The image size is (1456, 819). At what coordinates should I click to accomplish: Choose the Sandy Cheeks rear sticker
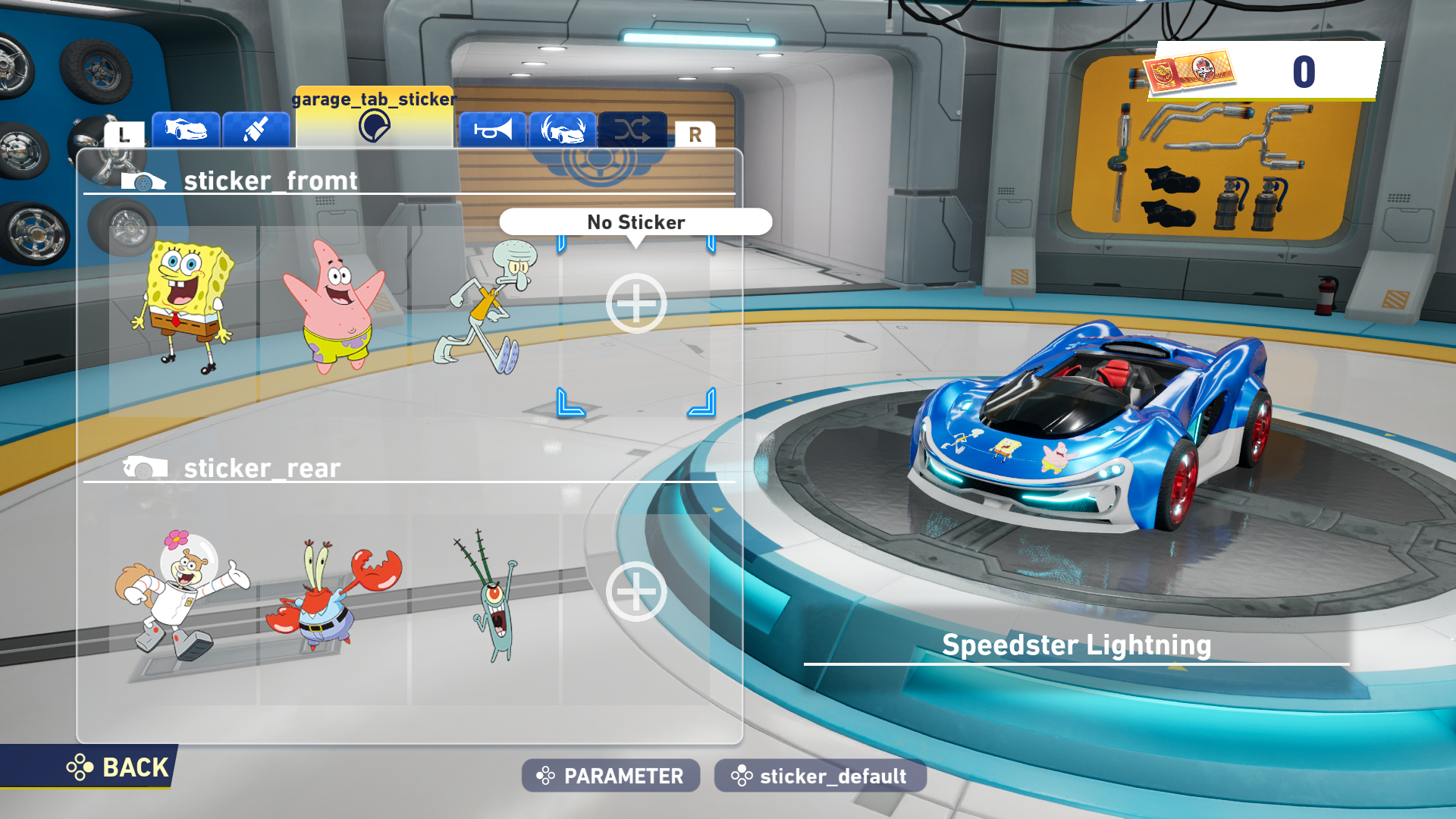click(x=182, y=595)
